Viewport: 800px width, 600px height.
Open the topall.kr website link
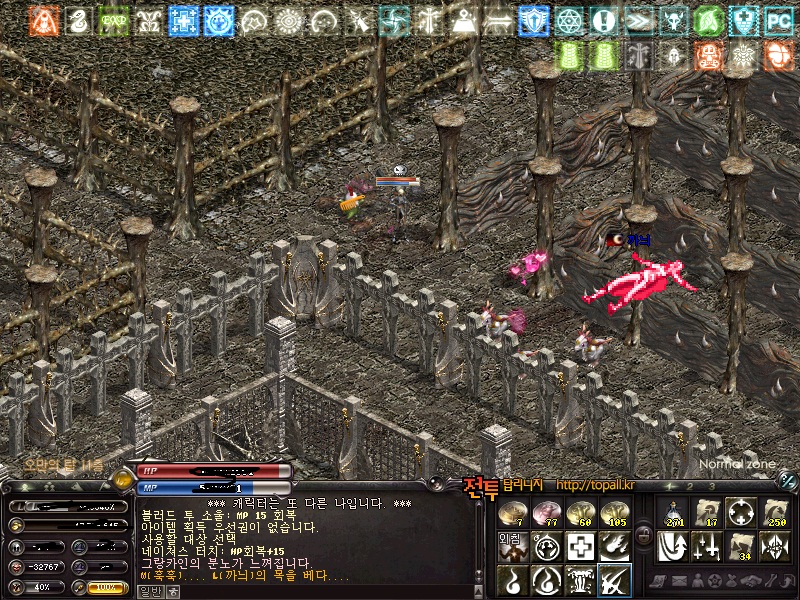pyautogui.click(x=595, y=485)
